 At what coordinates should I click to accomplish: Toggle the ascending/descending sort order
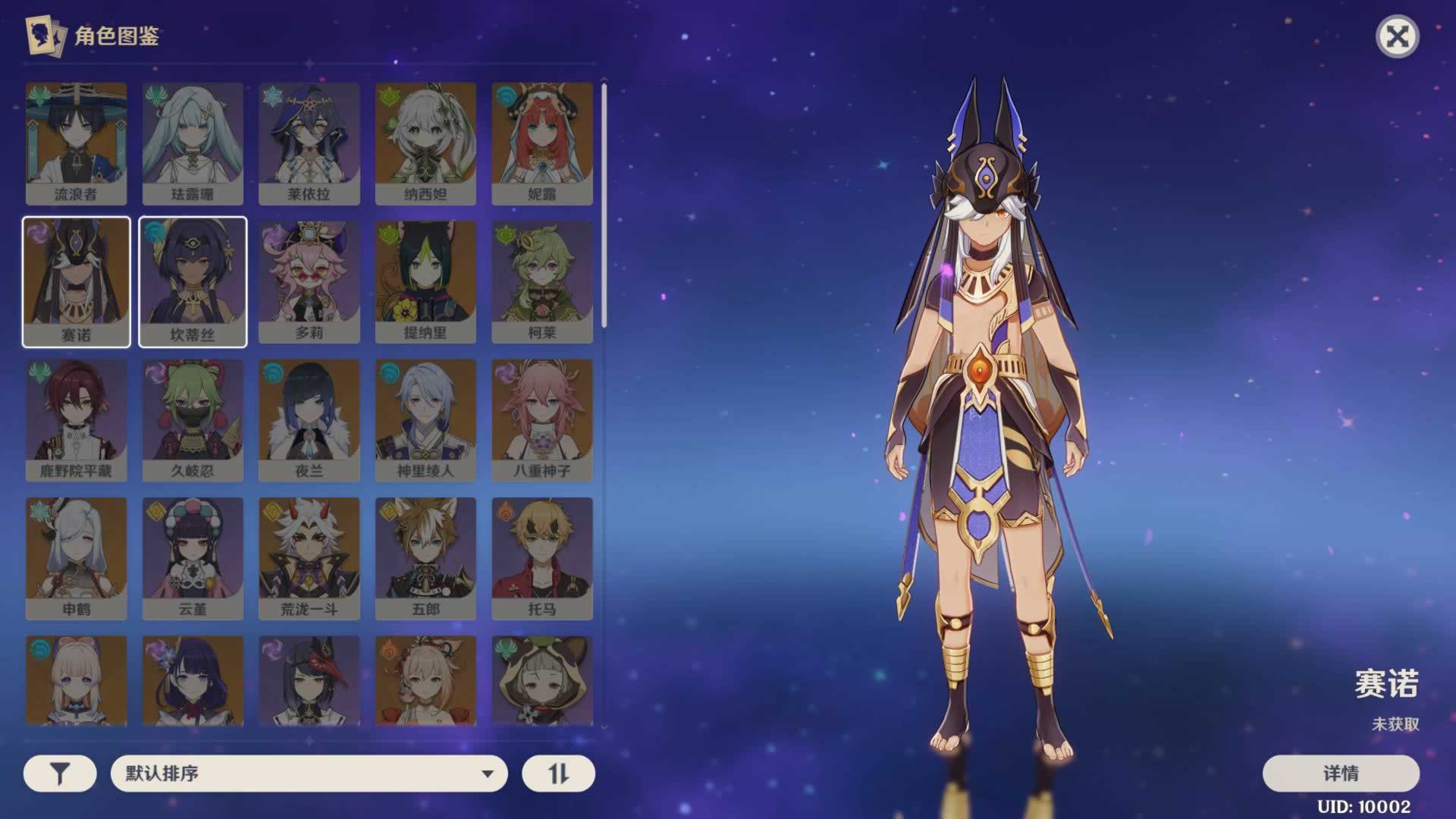click(x=558, y=773)
